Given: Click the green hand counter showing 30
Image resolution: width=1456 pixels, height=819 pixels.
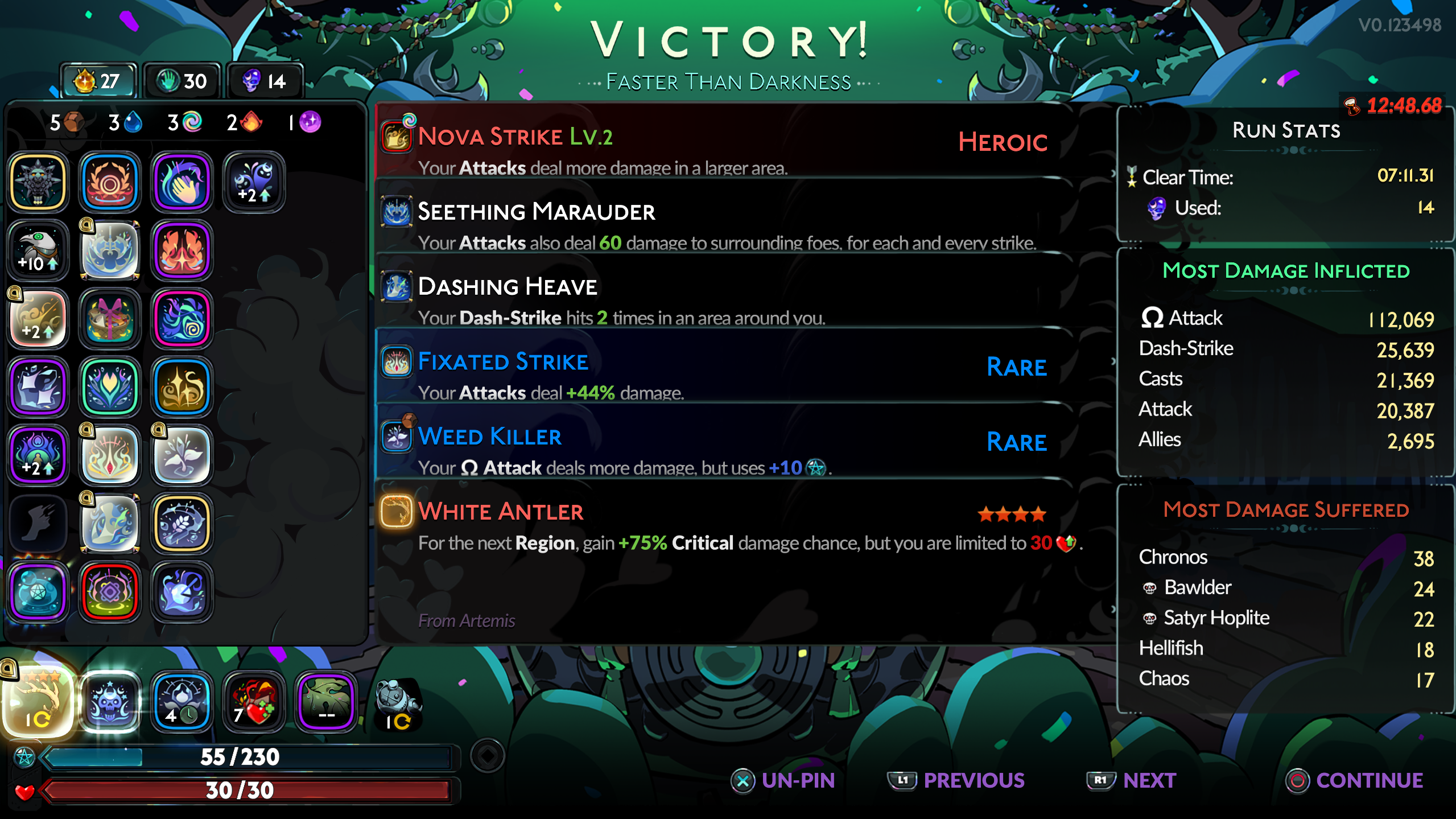Looking at the screenshot, I should coord(181,80).
